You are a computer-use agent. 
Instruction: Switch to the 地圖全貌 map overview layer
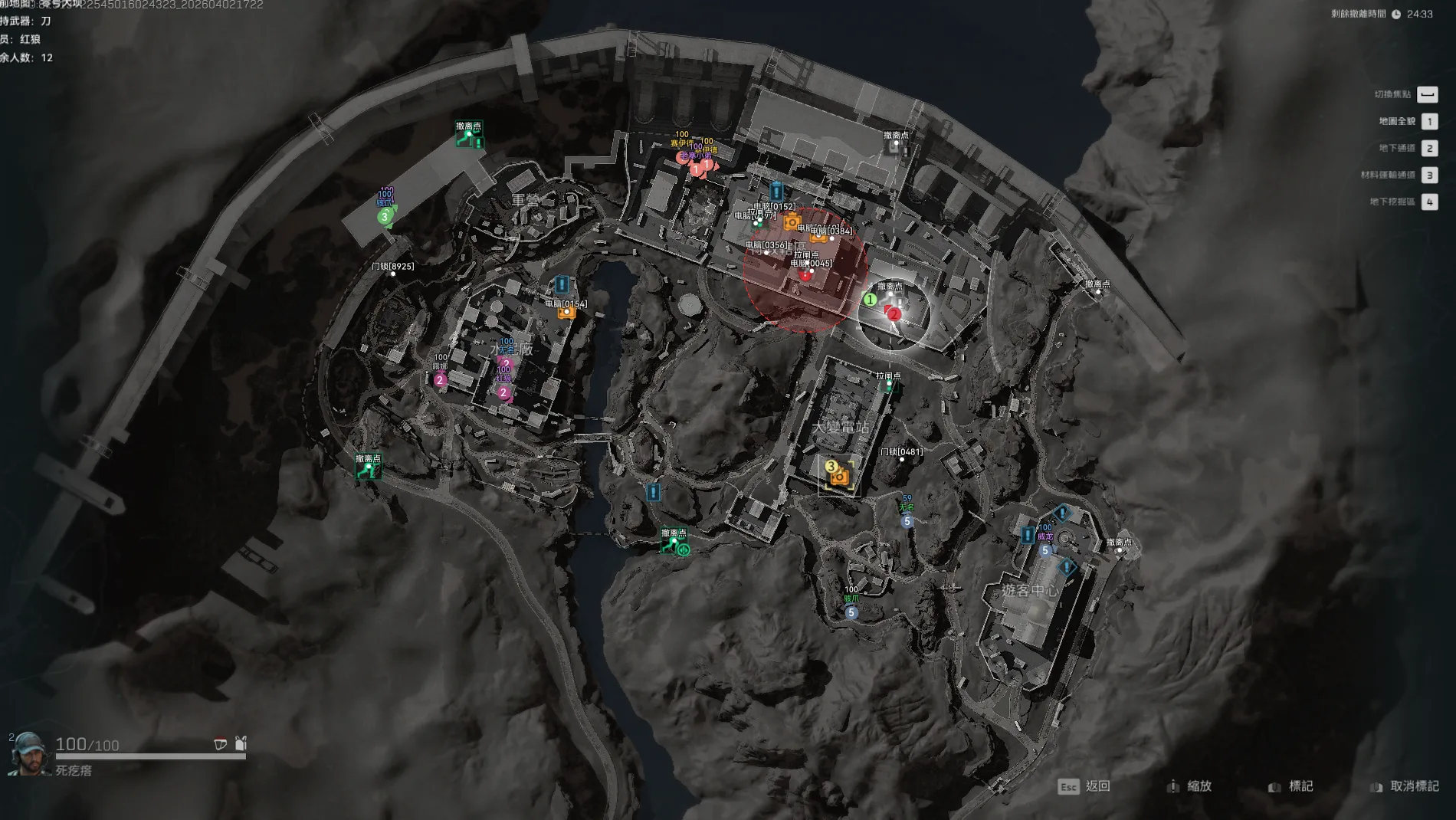(x=1428, y=121)
